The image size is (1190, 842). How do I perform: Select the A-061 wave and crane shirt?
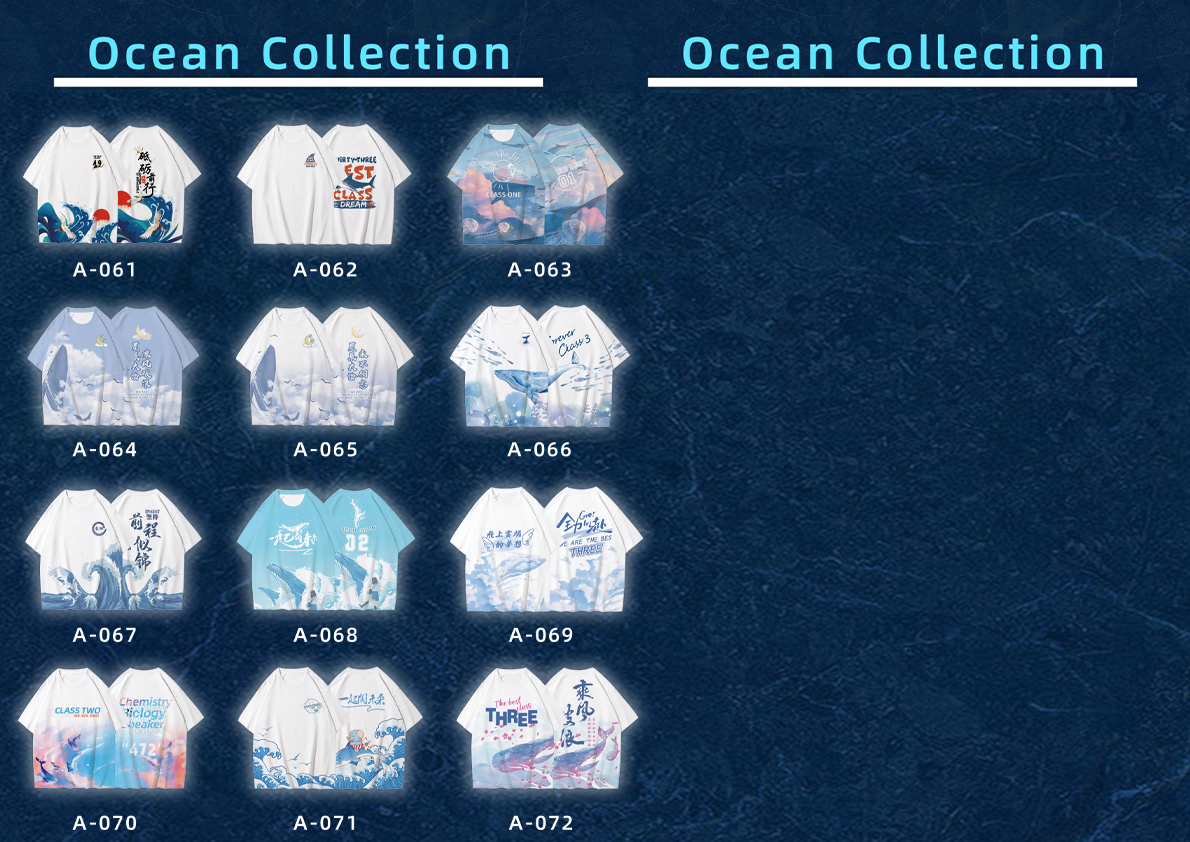click(x=111, y=185)
